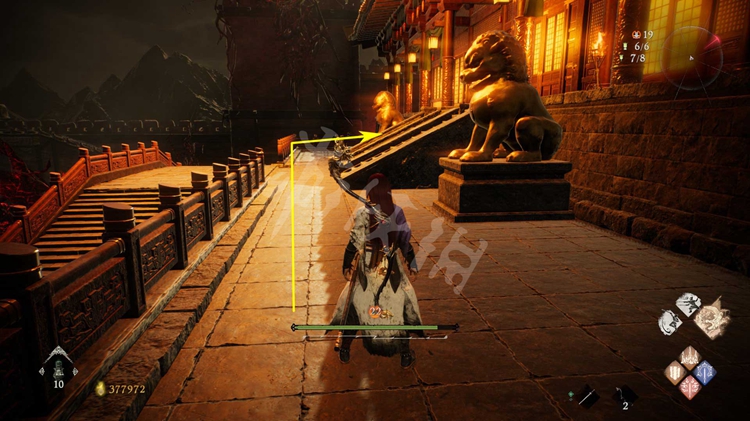750x421 pixels.
Task: Activate the large dragon spirit skill icon
Action: 713,318
